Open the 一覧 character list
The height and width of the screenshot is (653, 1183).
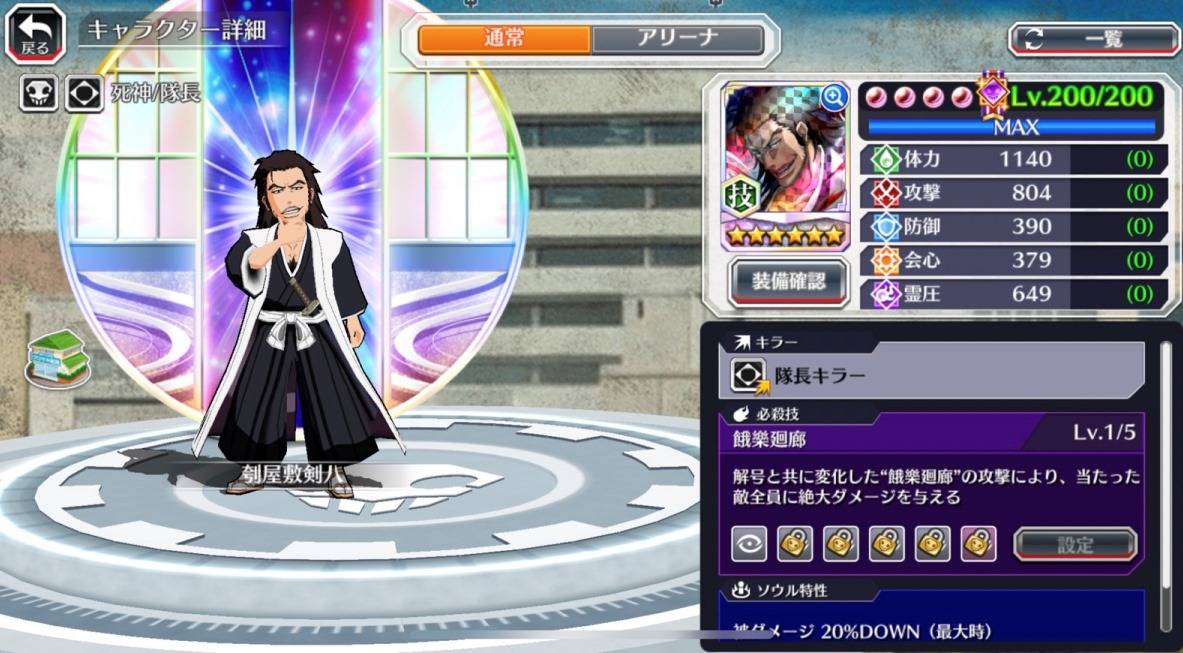point(1094,39)
